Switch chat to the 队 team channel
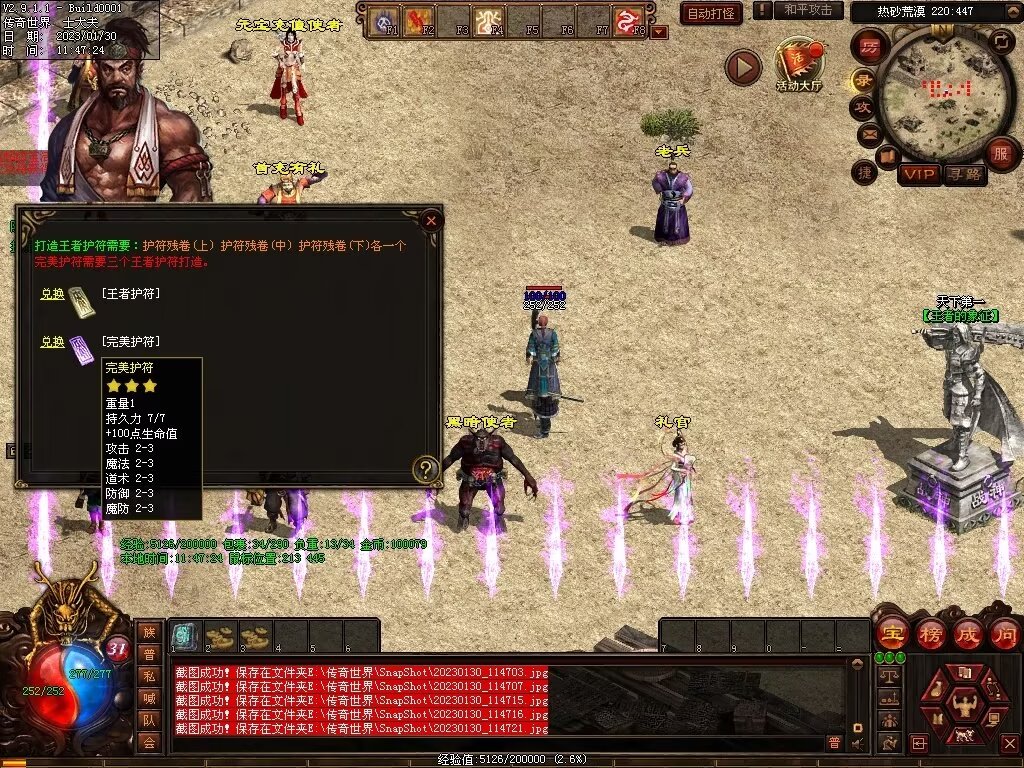This screenshot has width=1024, height=768. pyautogui.click(x=149, y=720)
